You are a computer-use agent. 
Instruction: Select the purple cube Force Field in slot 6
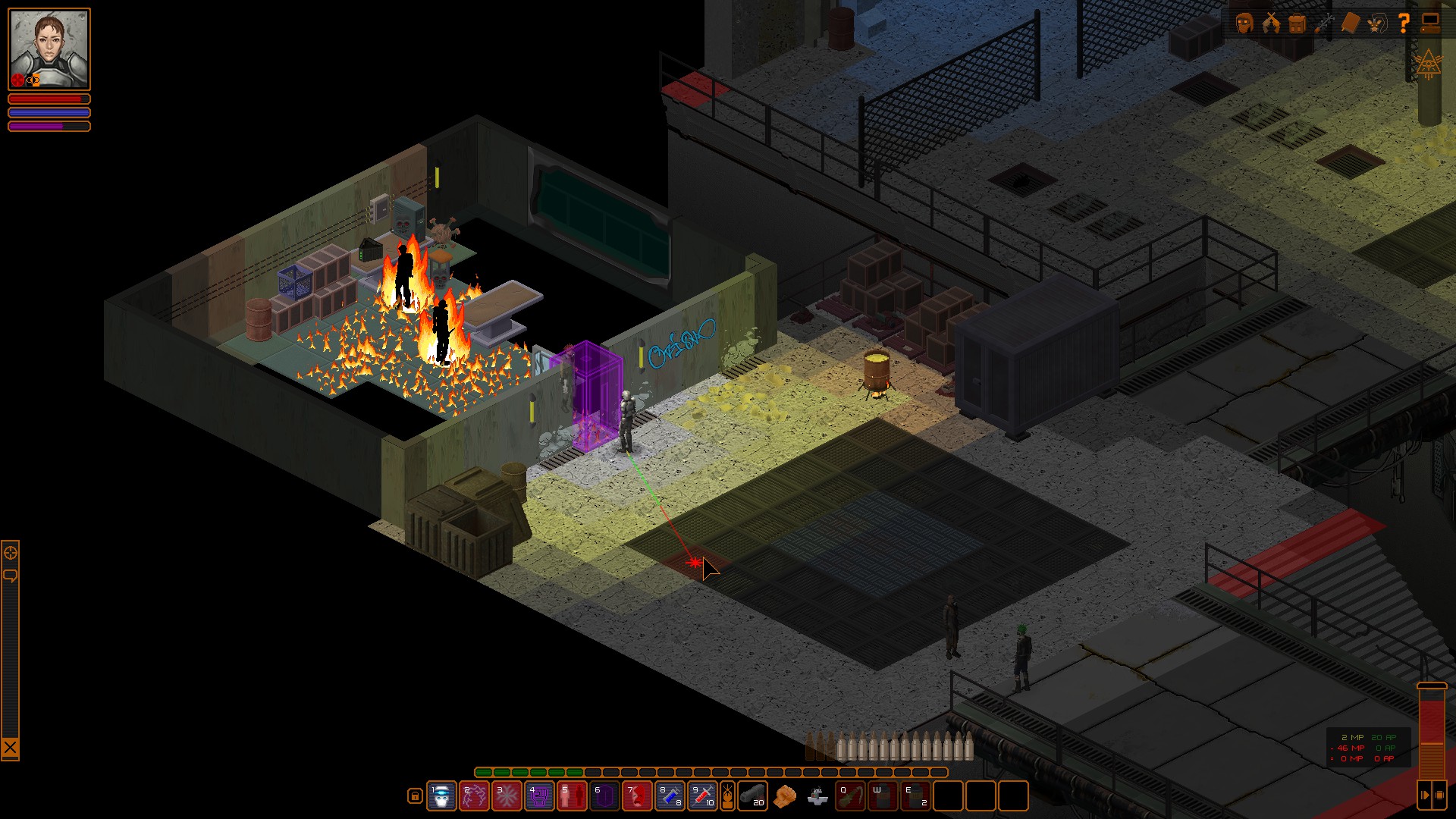pos(601,796)
